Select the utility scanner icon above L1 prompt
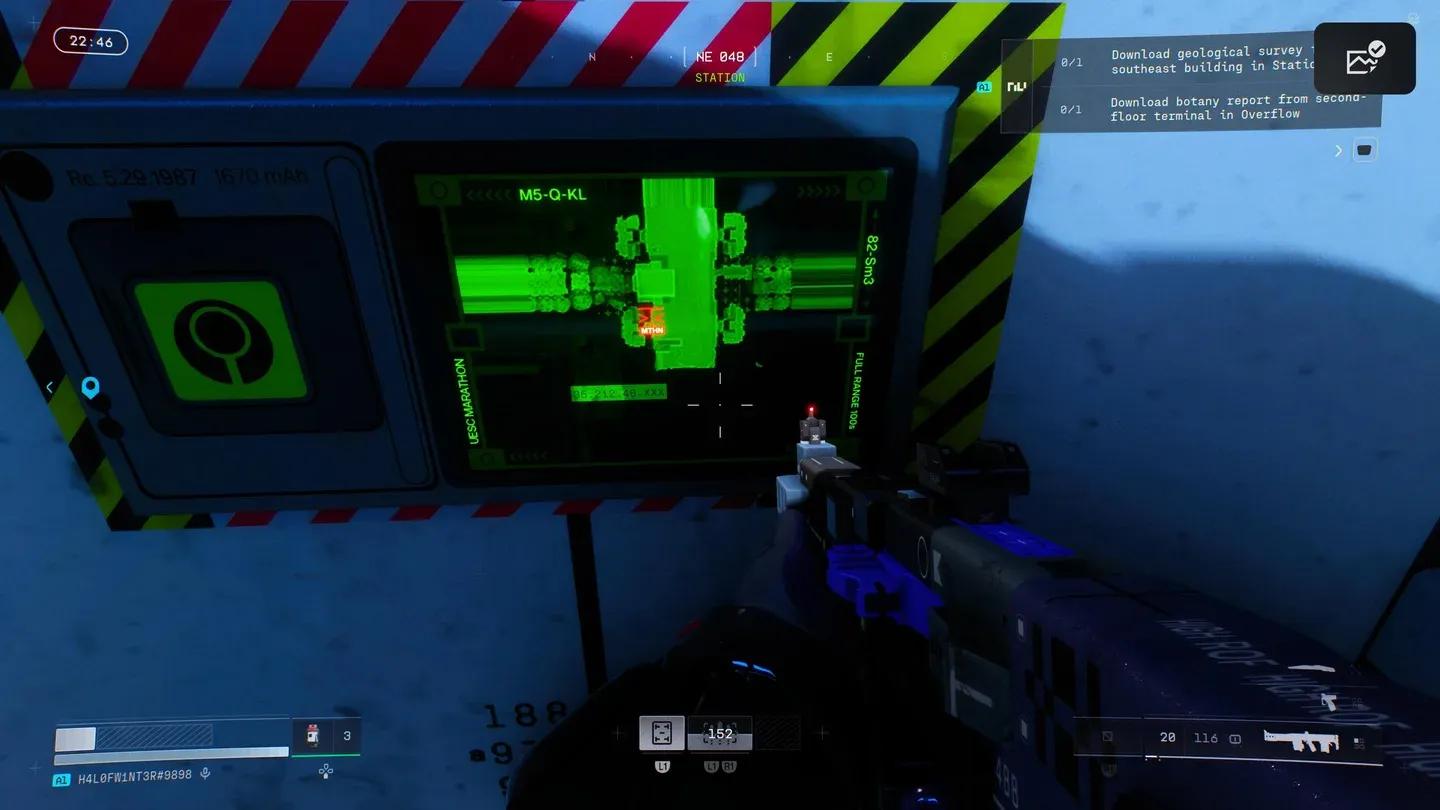 [x=662, y=732]
